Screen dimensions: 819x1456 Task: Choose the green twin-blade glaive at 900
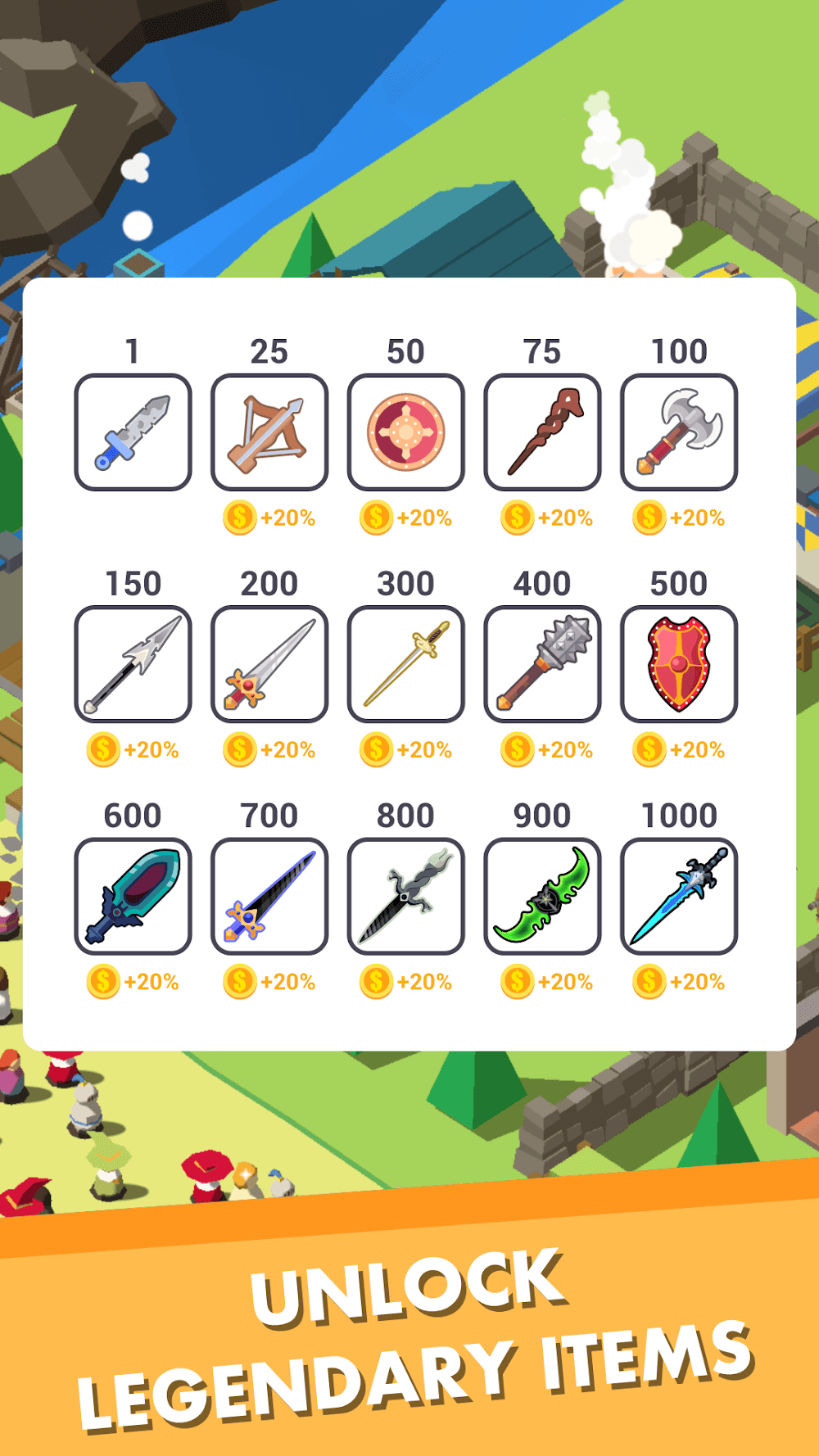[542, 896]
